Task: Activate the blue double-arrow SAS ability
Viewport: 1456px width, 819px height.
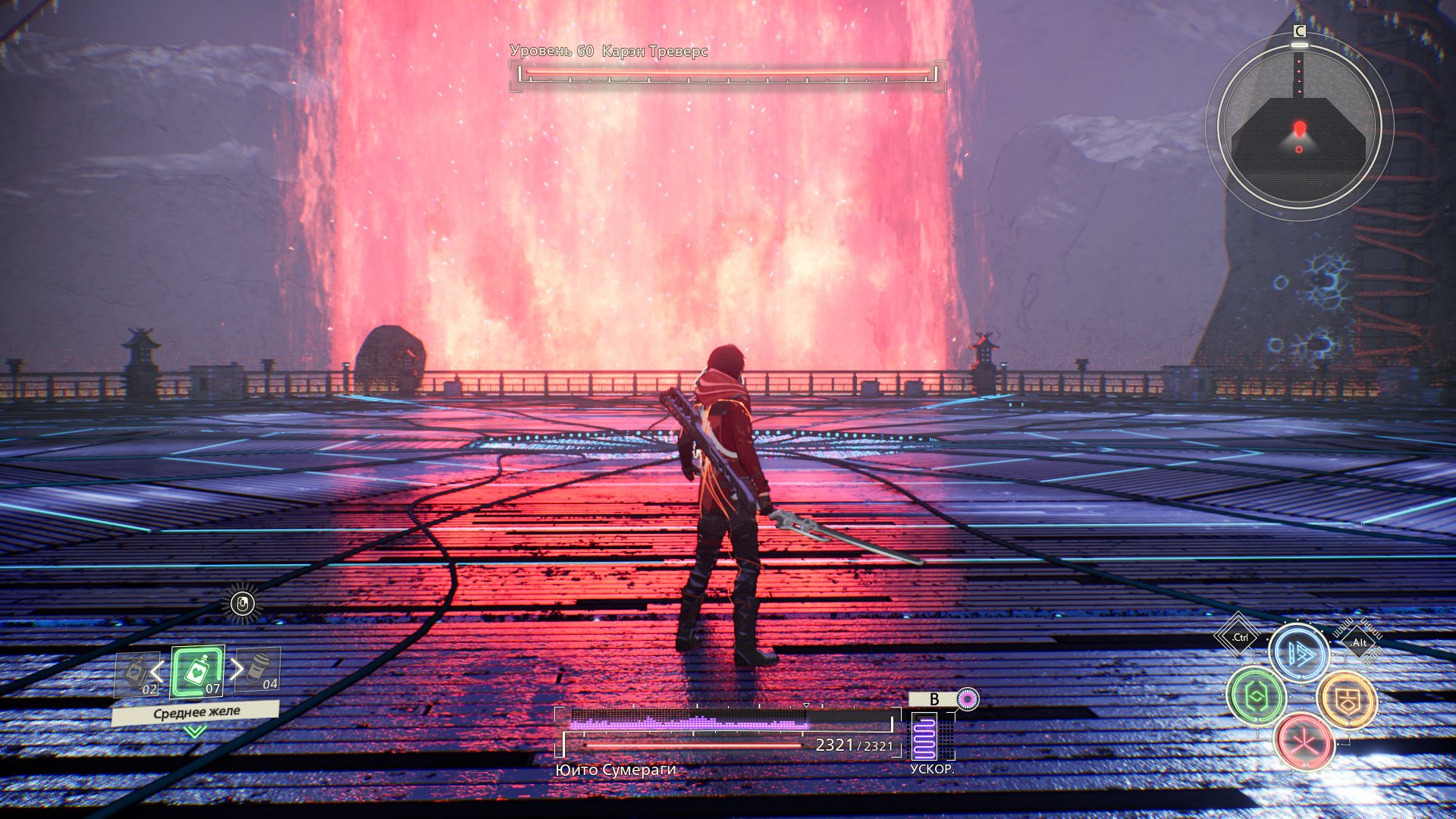Action: [1300, 654]
